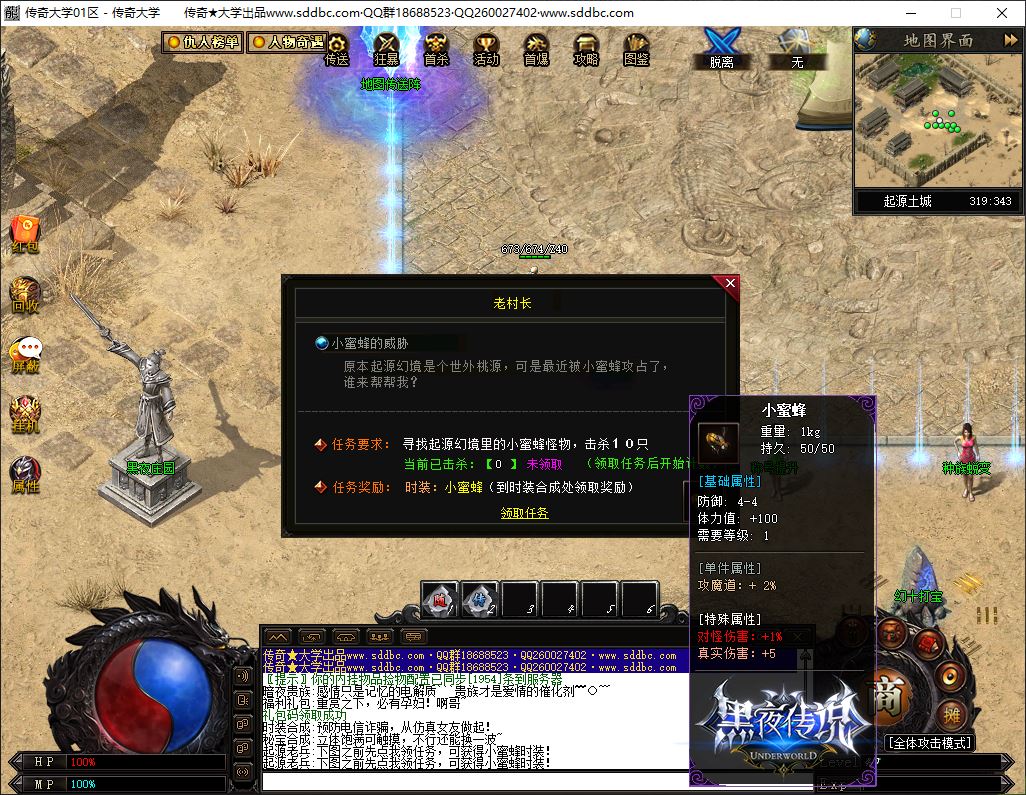The height and width of the screenshot is (795, 1026).
Task: Open the 首杀 first-kill menu
Action: 436,48
